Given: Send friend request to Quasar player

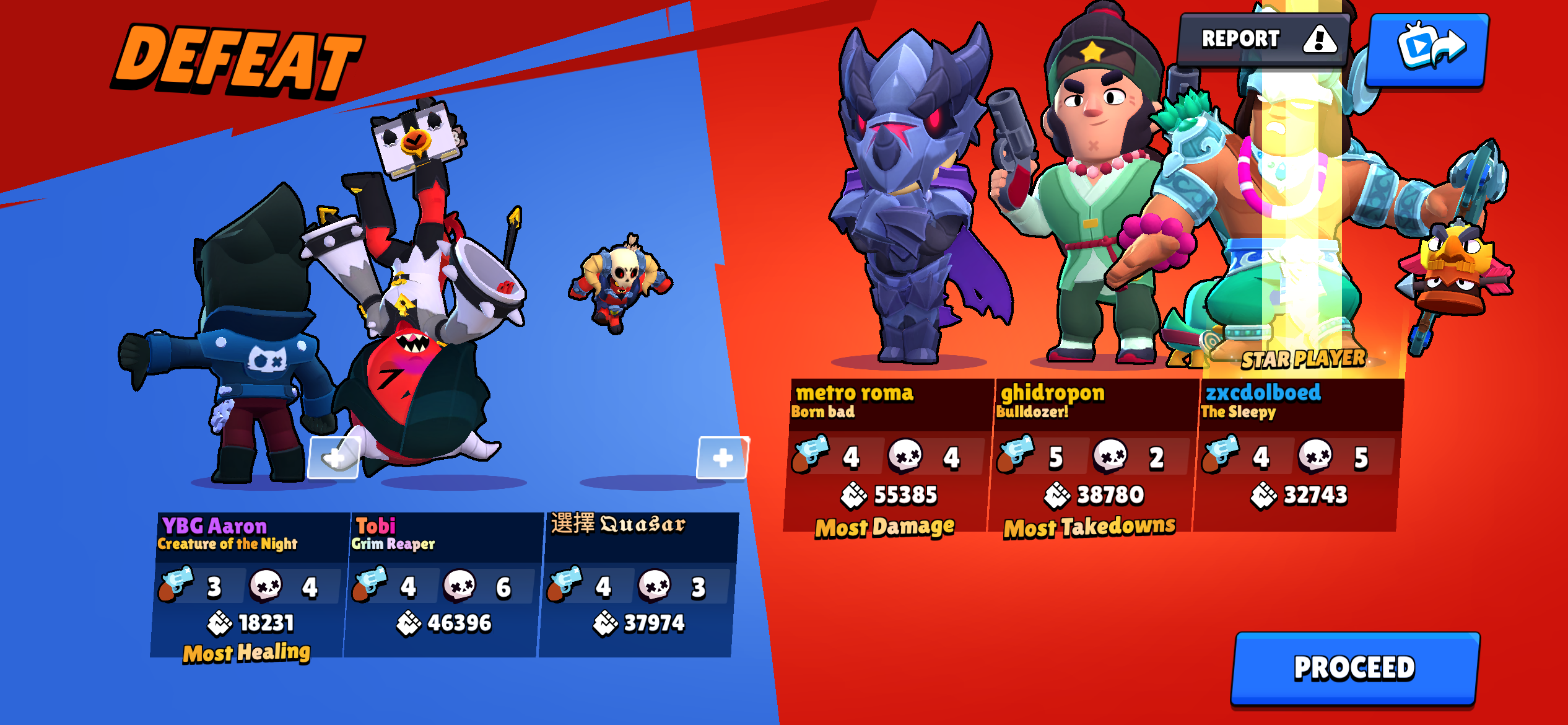Looking at the screenshot, I should tap(723, 458).
